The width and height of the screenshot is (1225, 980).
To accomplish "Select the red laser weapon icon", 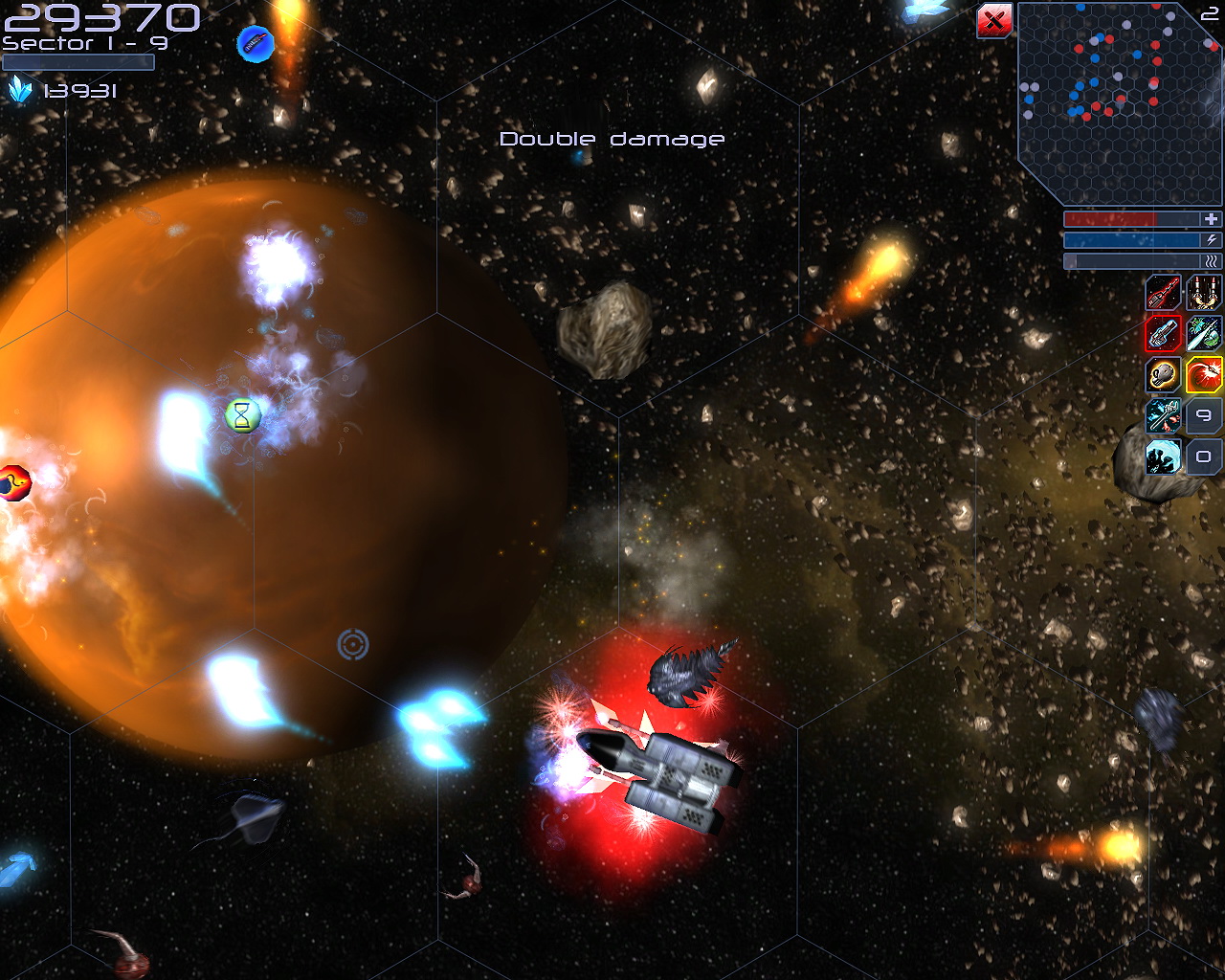I will coord(1163,294).
